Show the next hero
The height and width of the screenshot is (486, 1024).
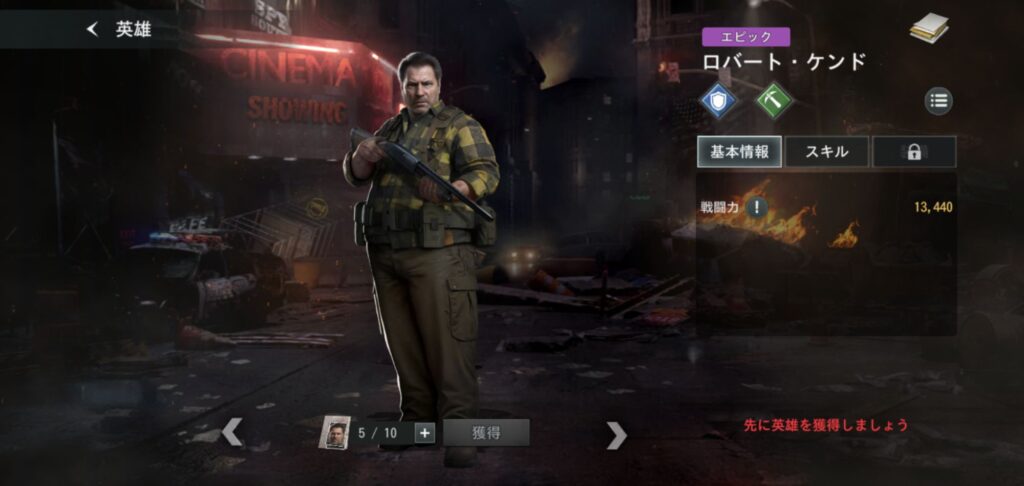coord(617,434)
